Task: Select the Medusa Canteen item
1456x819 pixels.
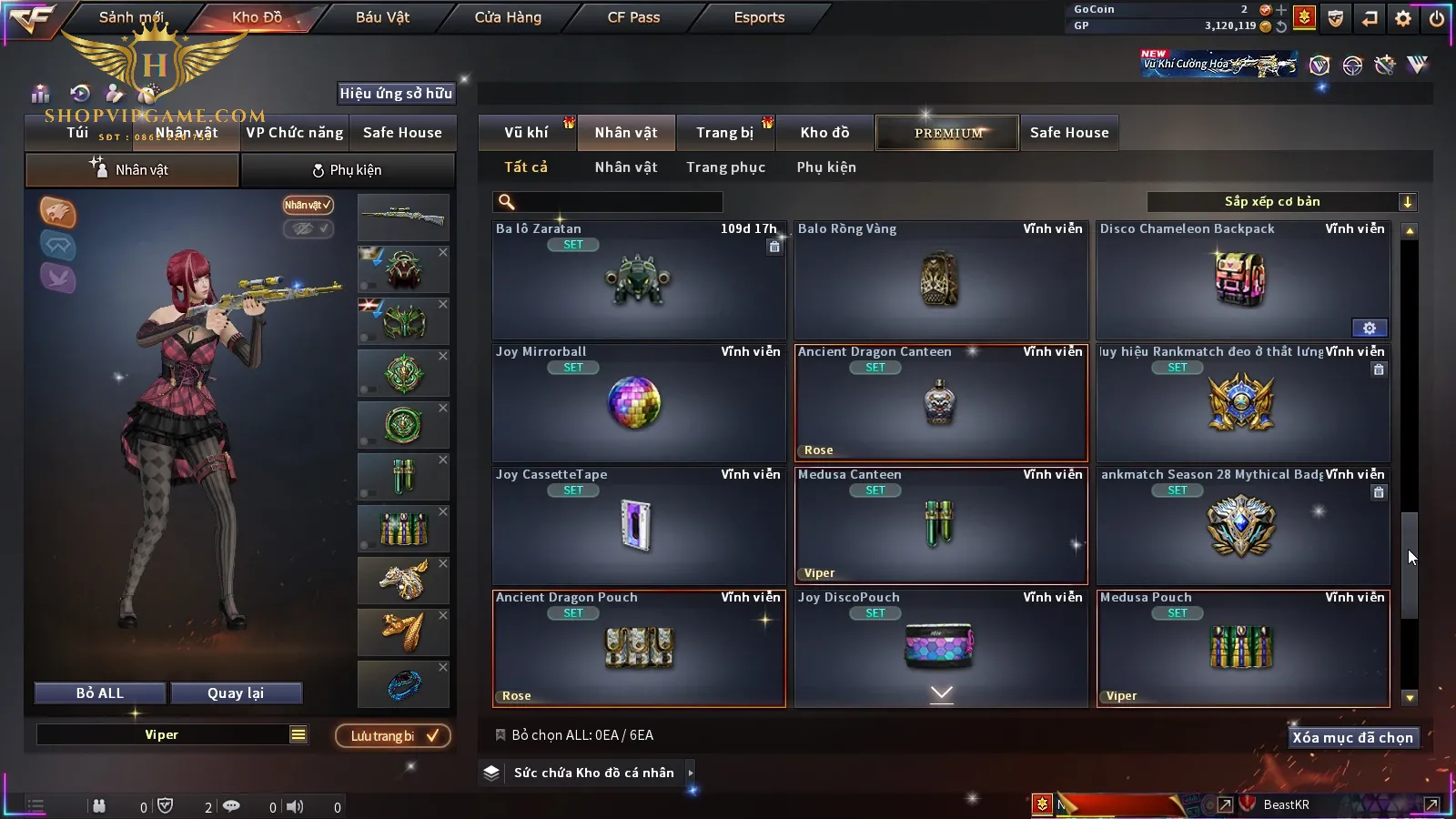Action: (x=941, y=526)
